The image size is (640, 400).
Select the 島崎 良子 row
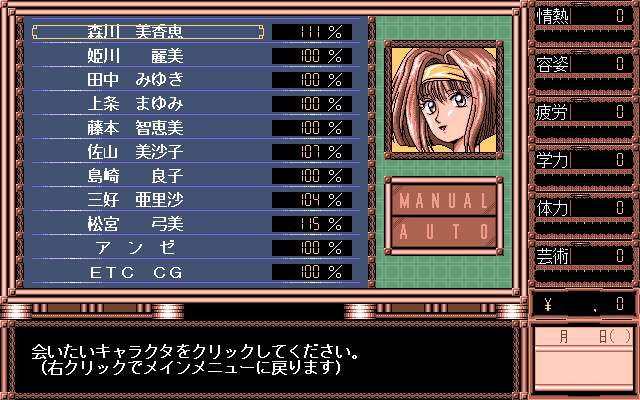point(150,175)
